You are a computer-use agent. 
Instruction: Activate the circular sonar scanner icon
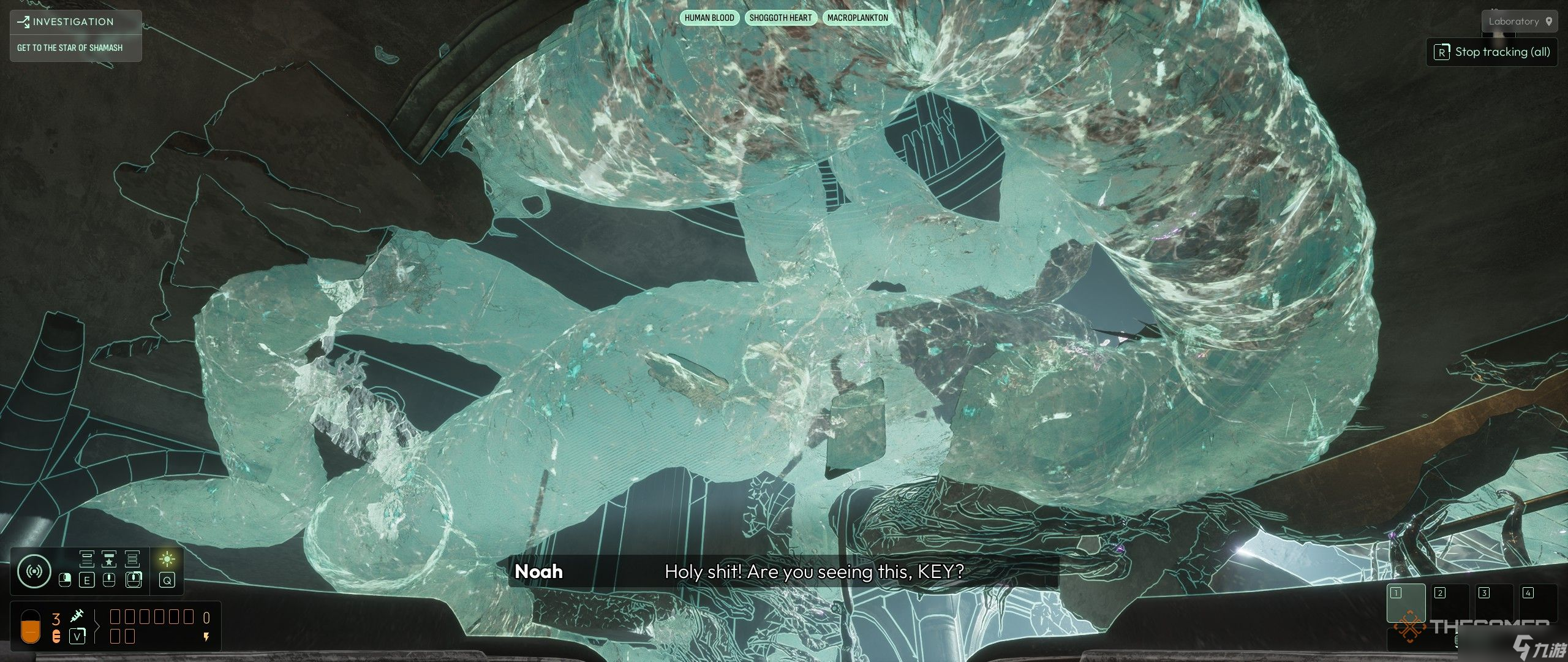34,571
